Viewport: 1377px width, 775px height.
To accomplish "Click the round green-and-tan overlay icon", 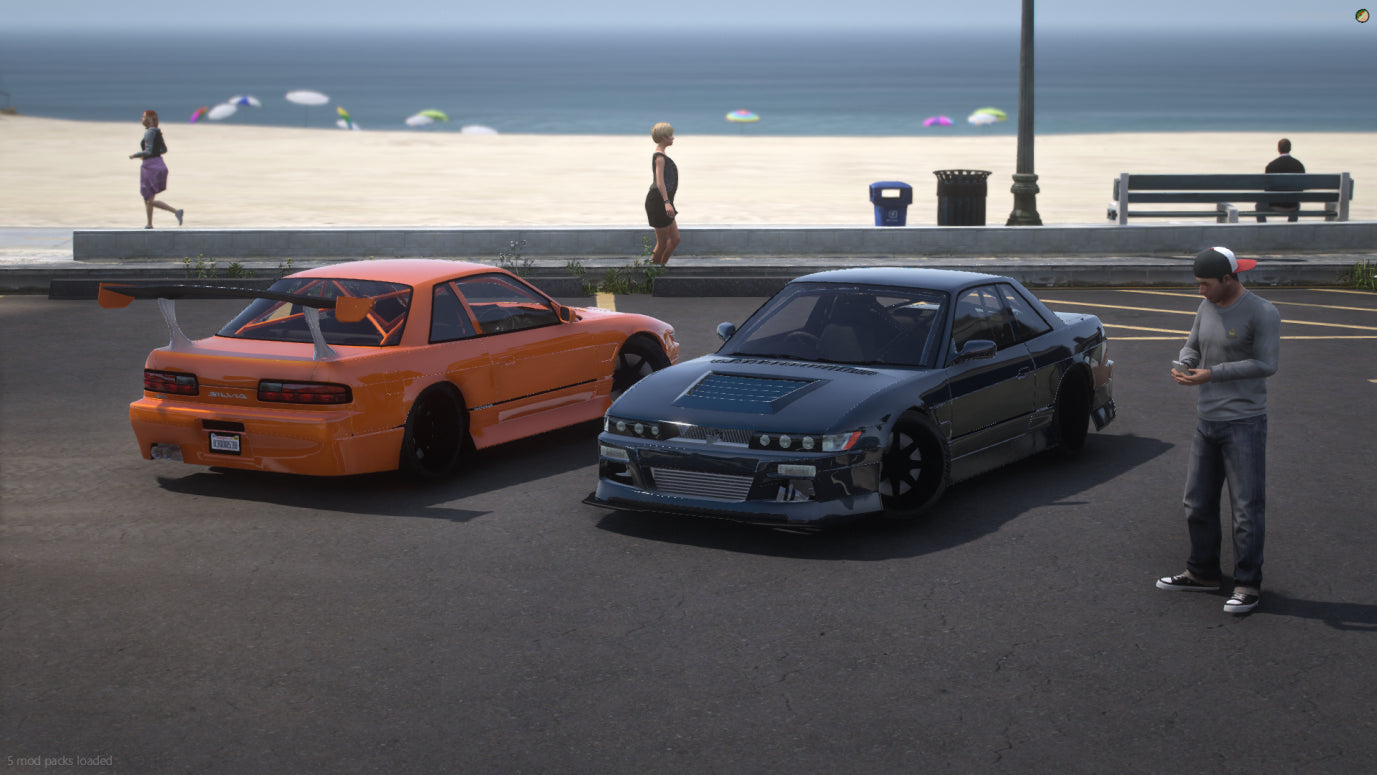I will (x=1362, y=15).
